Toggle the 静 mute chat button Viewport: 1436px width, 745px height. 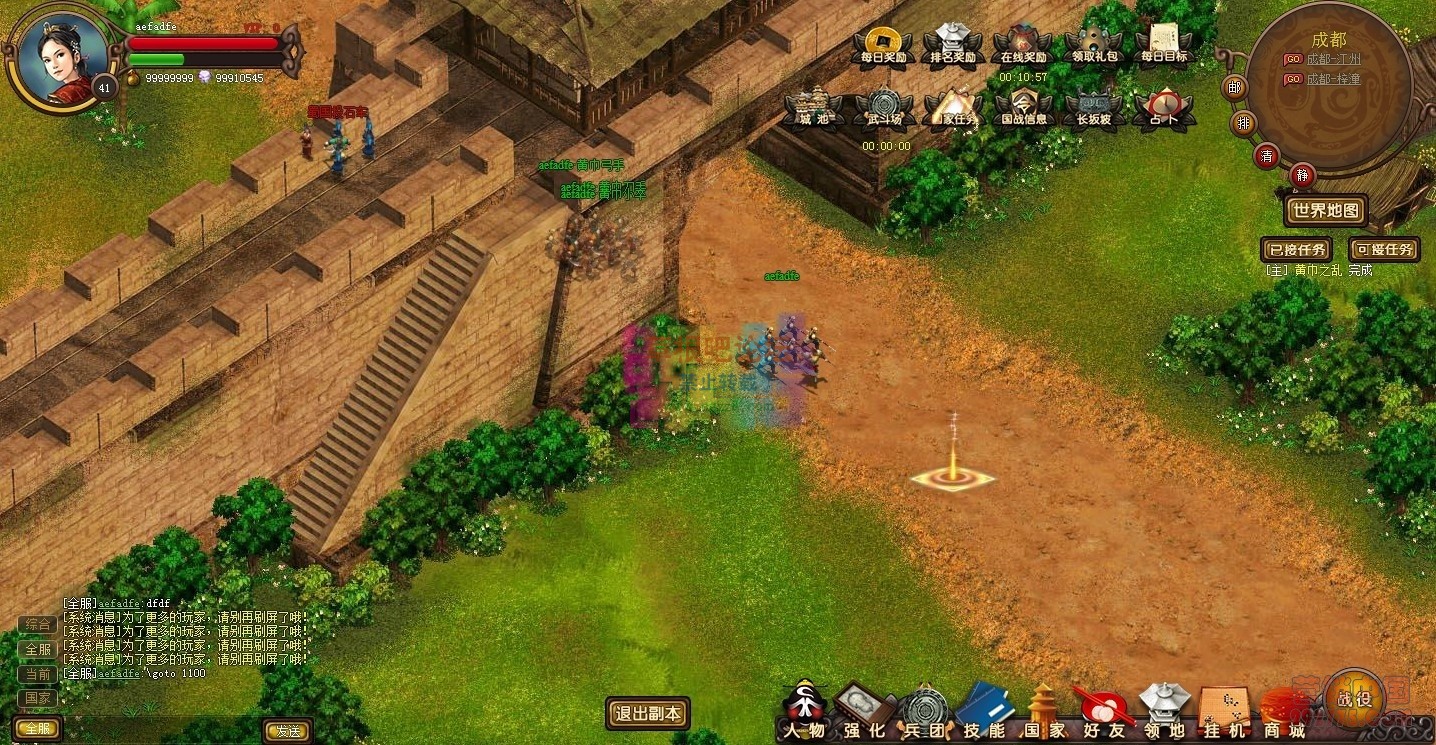pyautogui.click(x=1302, y=173)
